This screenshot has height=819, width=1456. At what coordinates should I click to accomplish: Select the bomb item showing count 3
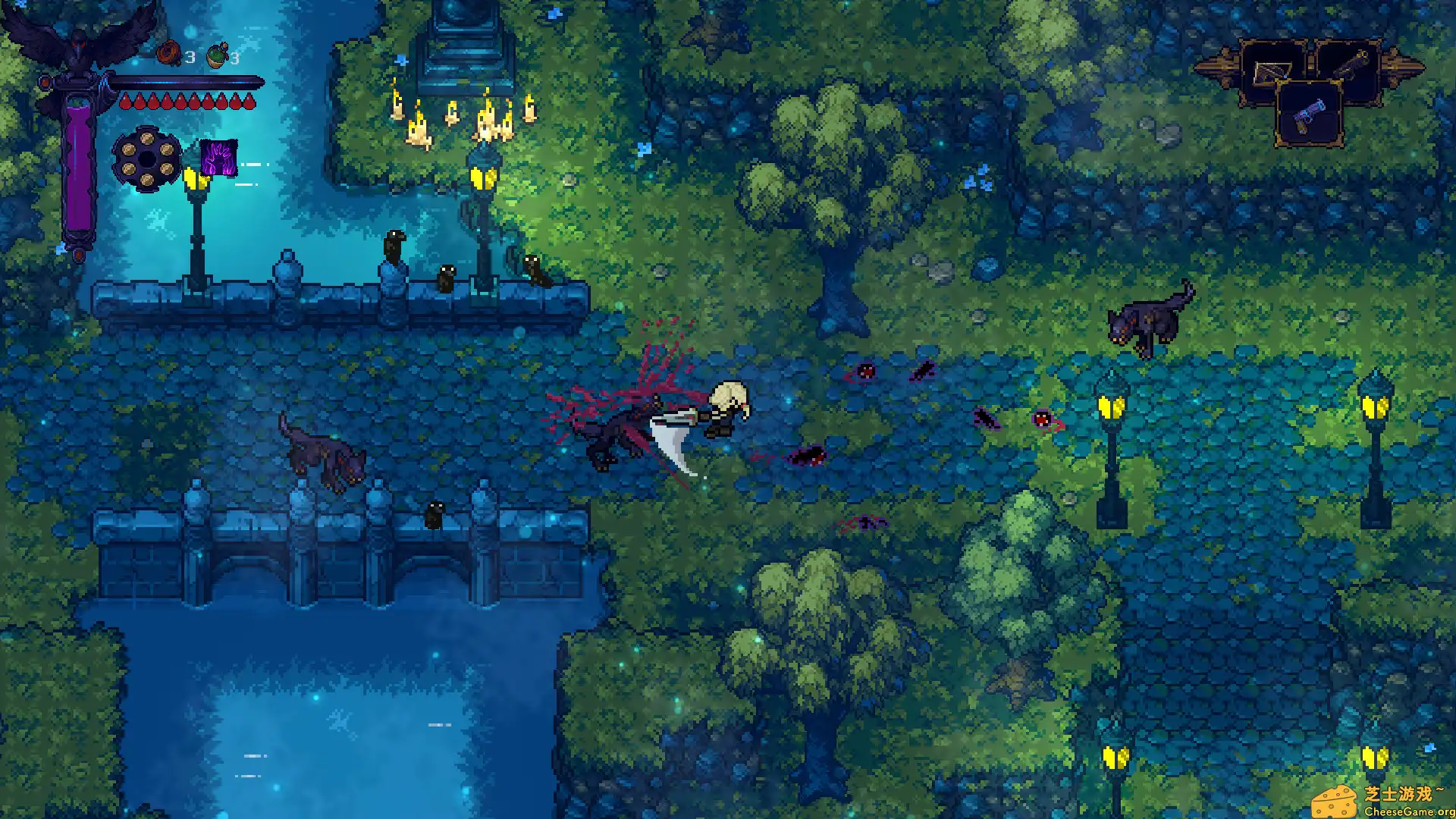click(x=168, y=53)
